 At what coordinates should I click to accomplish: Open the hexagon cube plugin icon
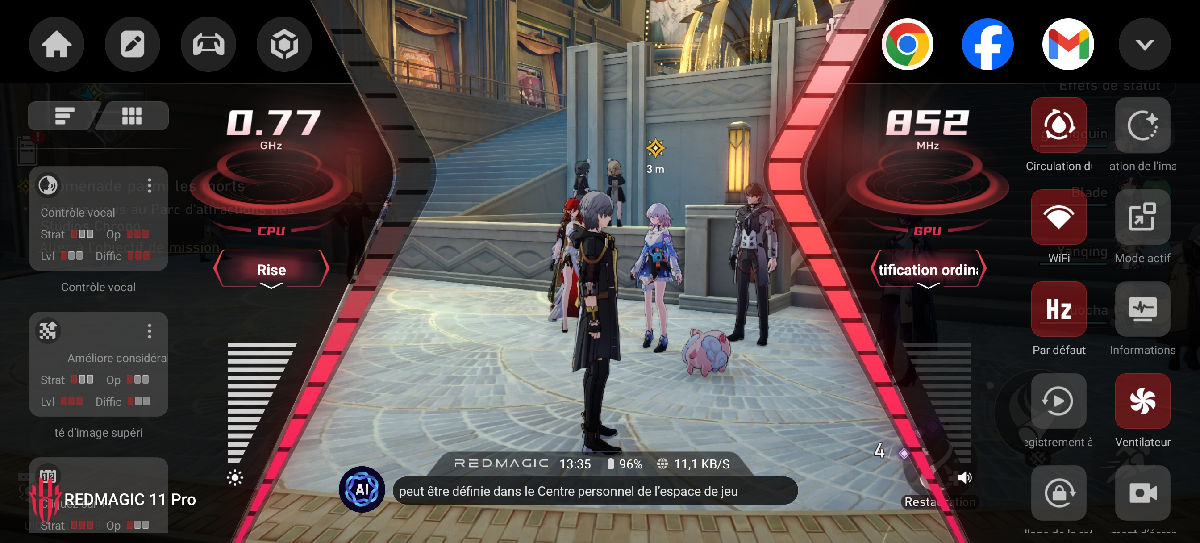[284, 46]
